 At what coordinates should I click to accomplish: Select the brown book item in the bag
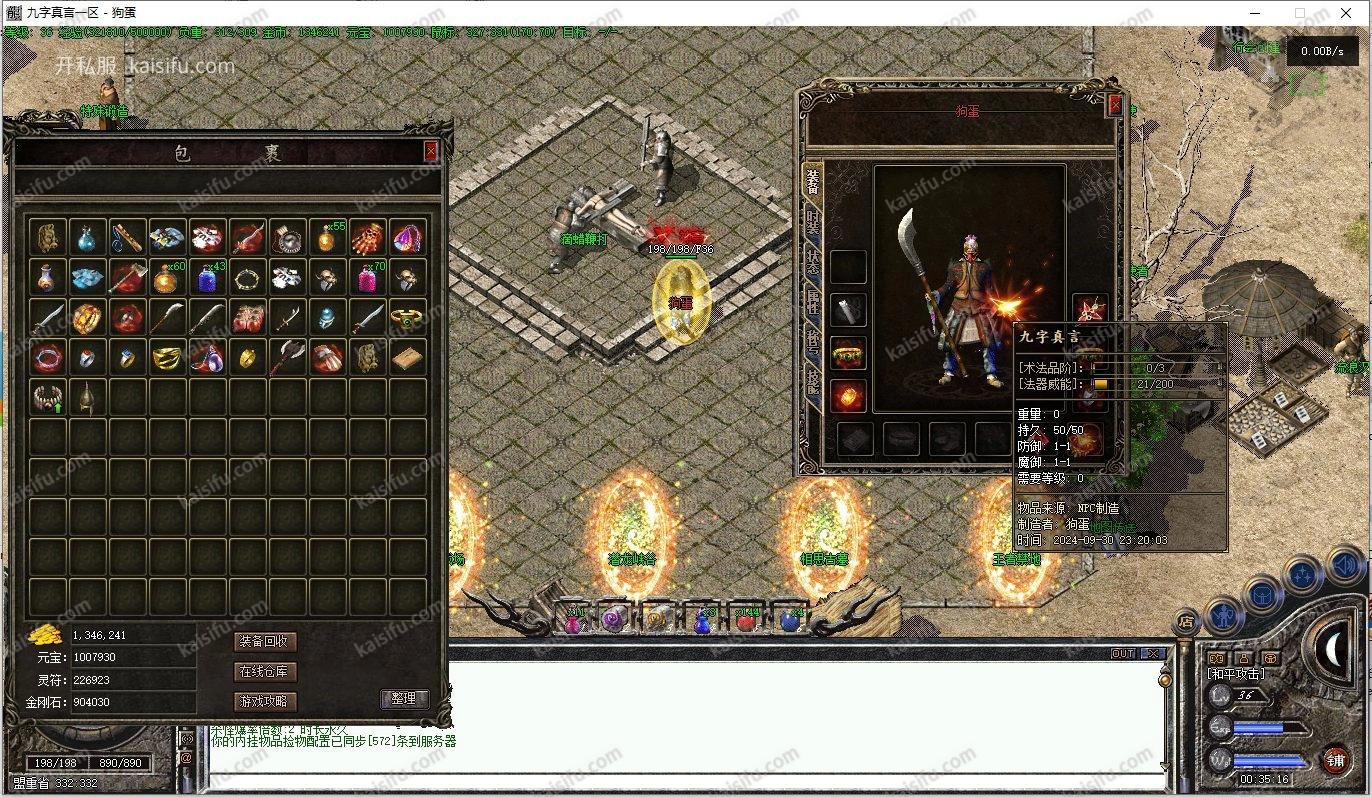[407, 357]
